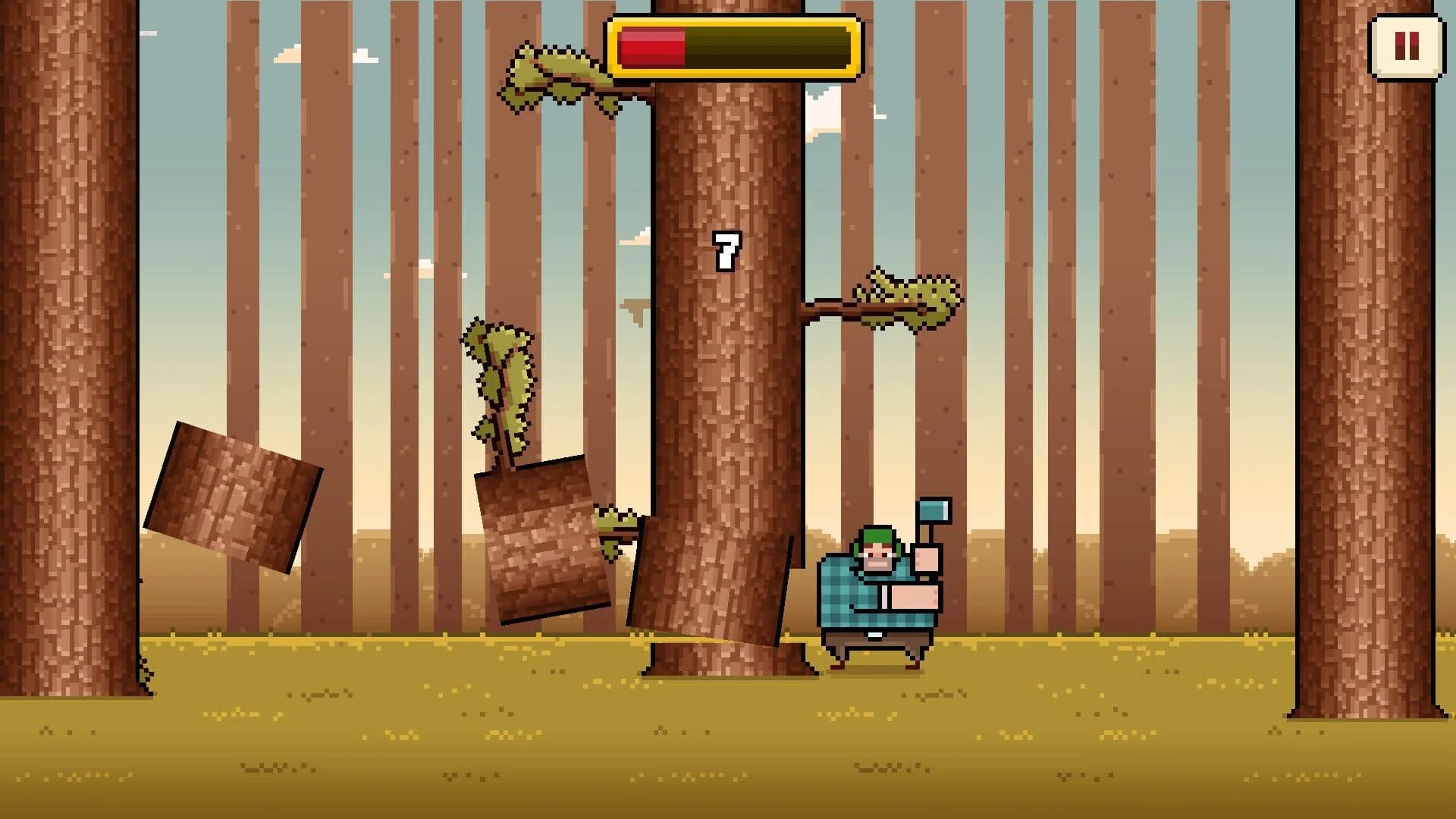Image resolution: width=1456 pixels, height=819 pixels.
Task: Tap the red portion of the timer bar
Action: (652, 47)
